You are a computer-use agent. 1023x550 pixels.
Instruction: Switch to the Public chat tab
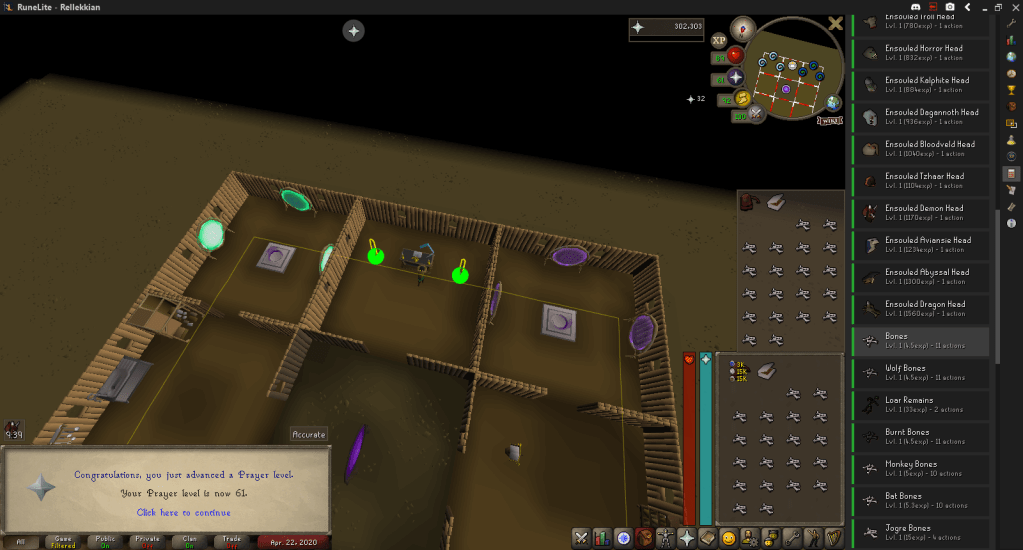(105, 541)
